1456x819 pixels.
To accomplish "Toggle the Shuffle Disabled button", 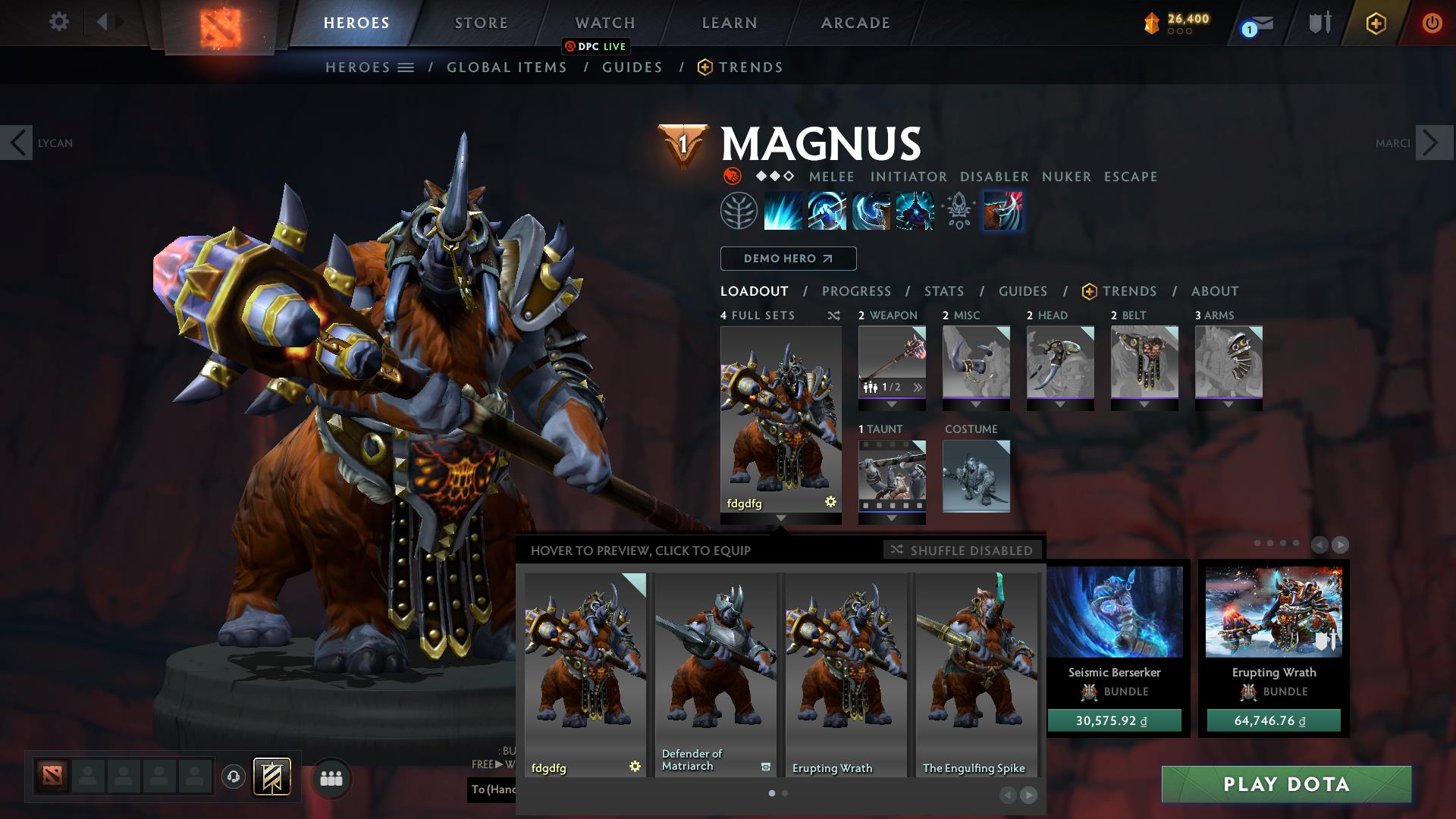I will click(x=962, y=550).
